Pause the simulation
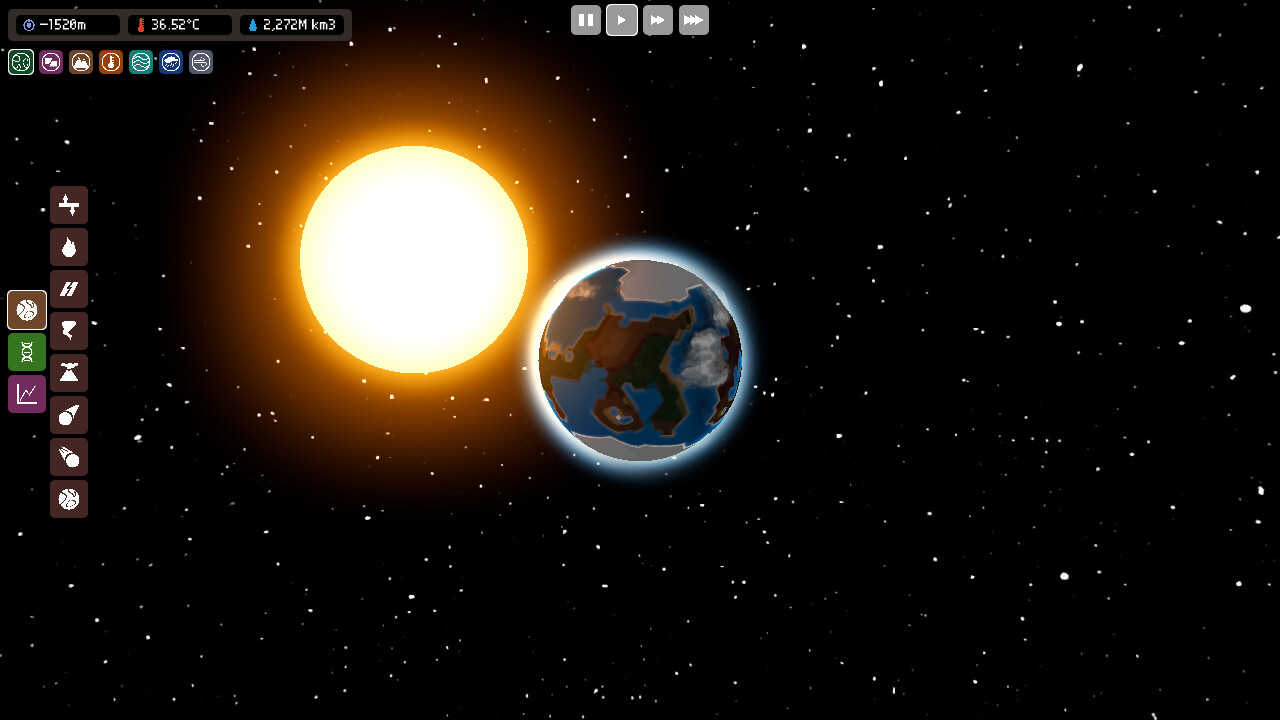The height and width of the screenshot is (720, 1280). [x=586, y=20]
